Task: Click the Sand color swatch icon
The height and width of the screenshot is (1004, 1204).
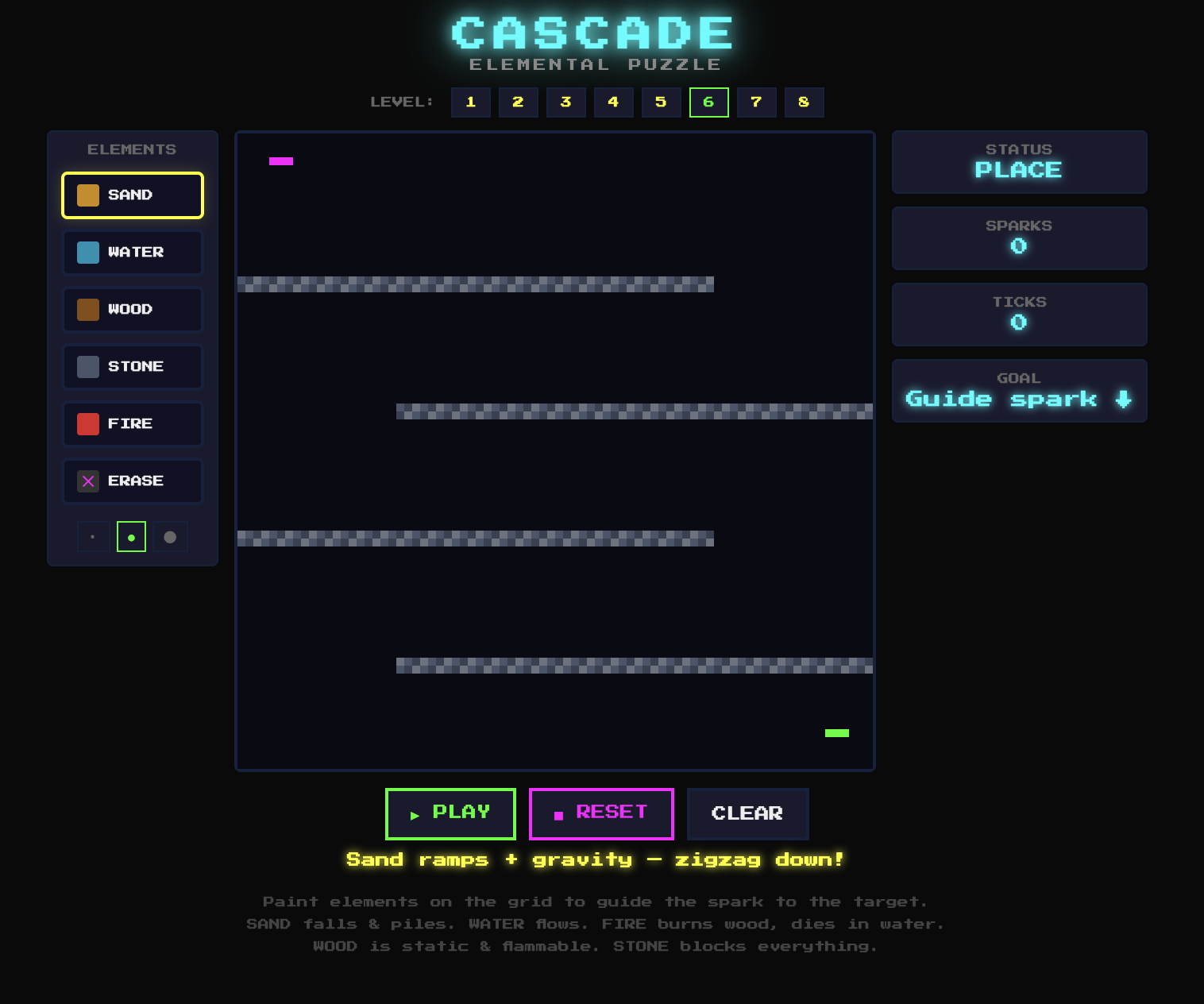Action: click(87, 195)
